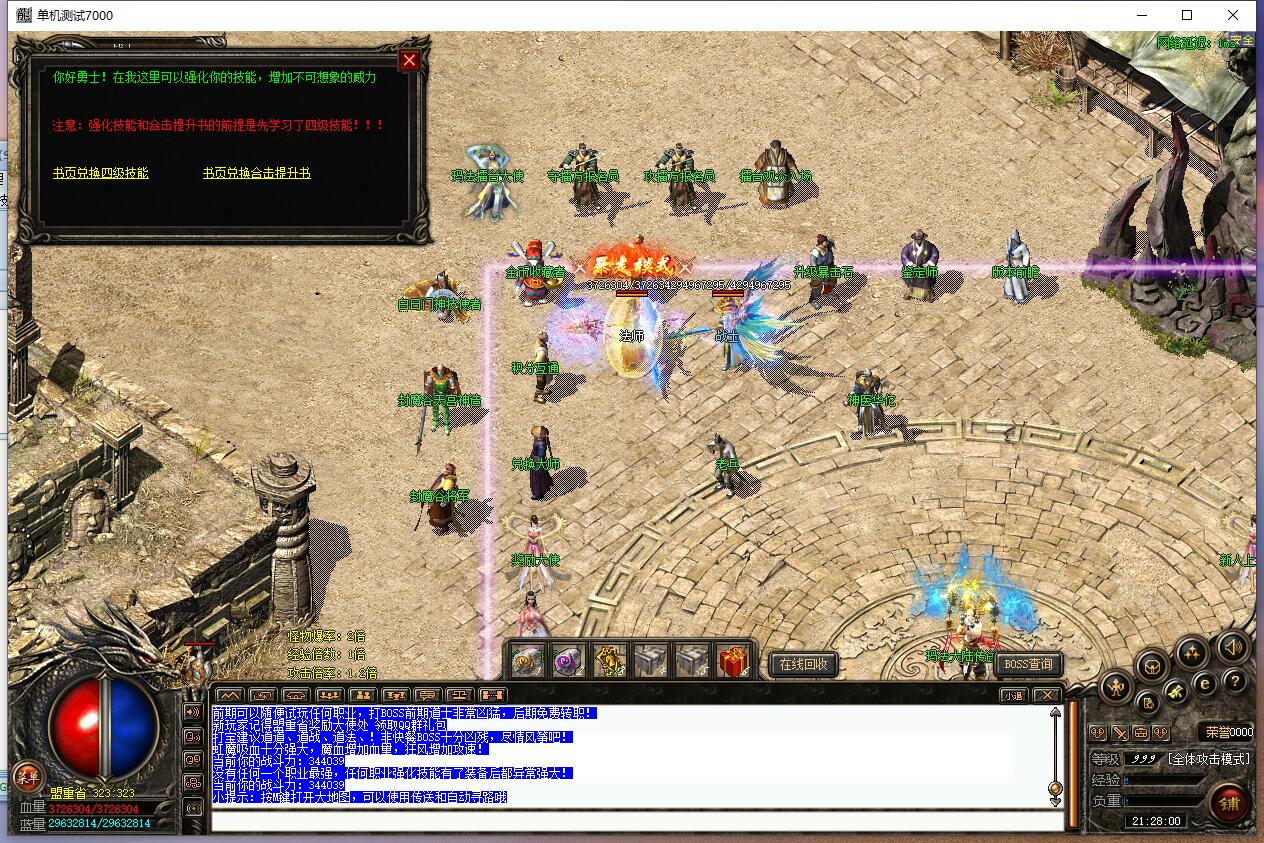Use the purple swirl scroll in slot 2

click(x=569, y=661)
